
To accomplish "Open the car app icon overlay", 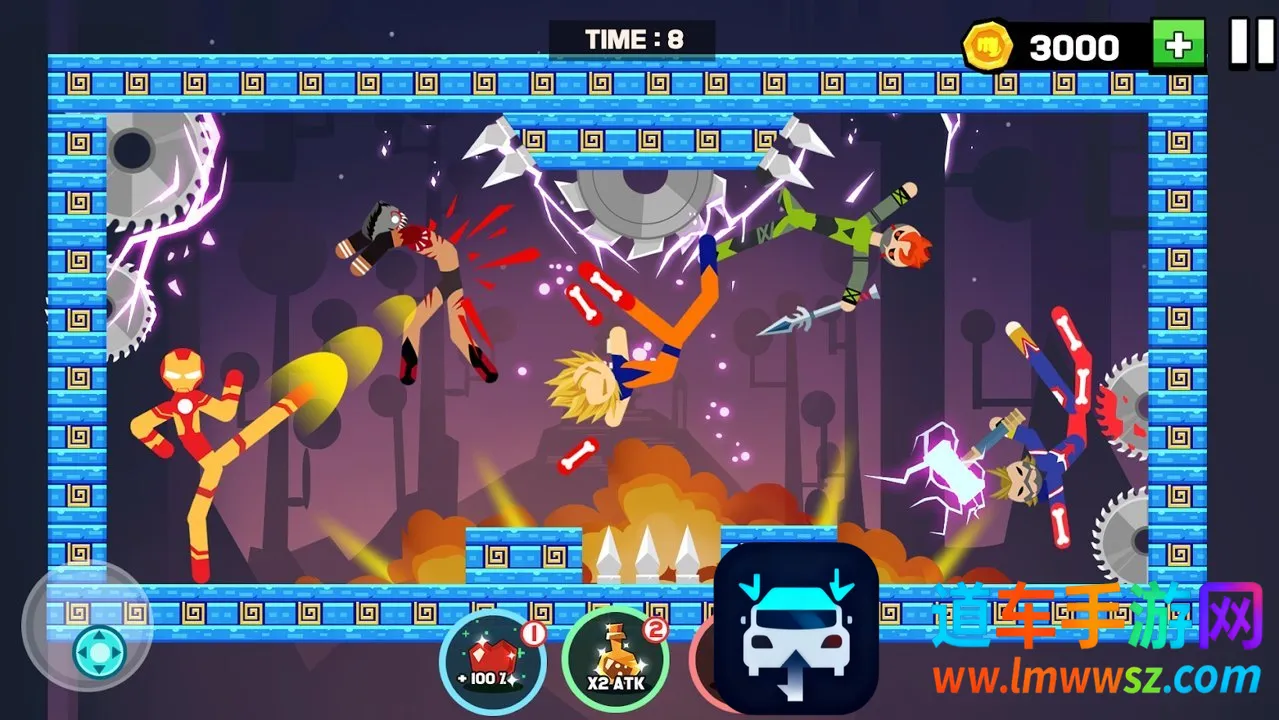I will (796, 628).
